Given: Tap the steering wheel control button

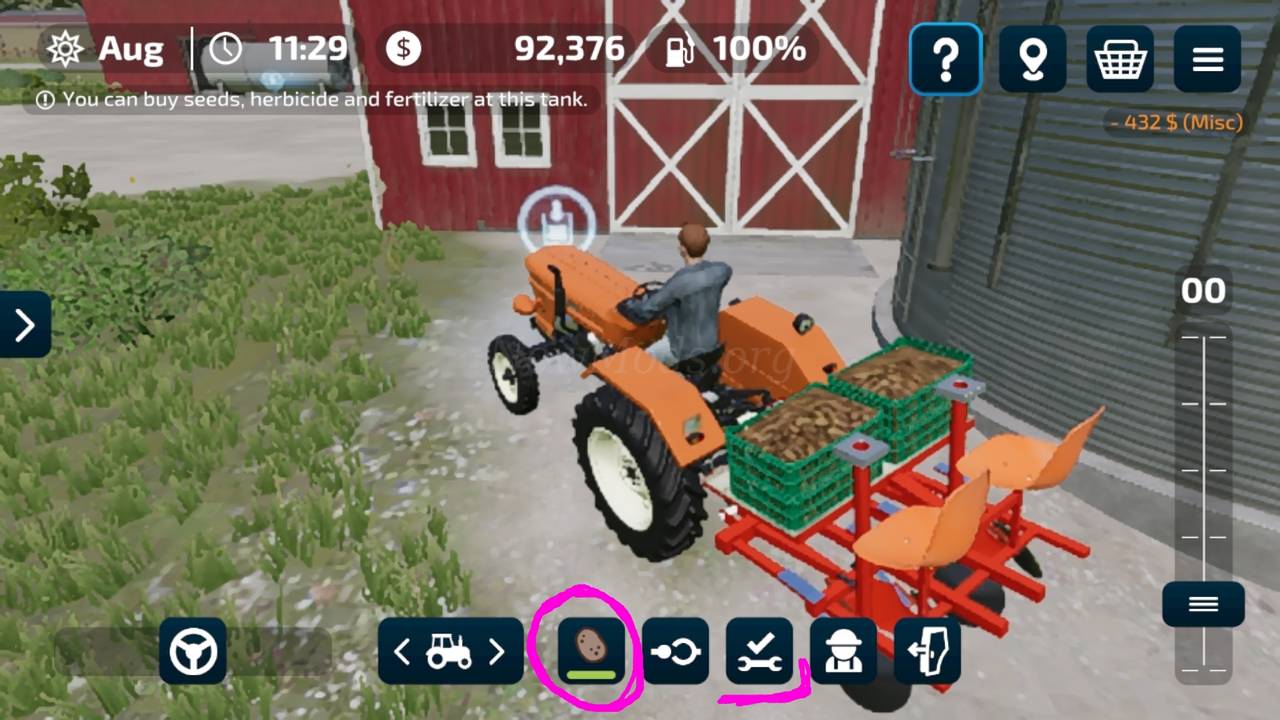Looking at the screenshot, I should point(193,652).
